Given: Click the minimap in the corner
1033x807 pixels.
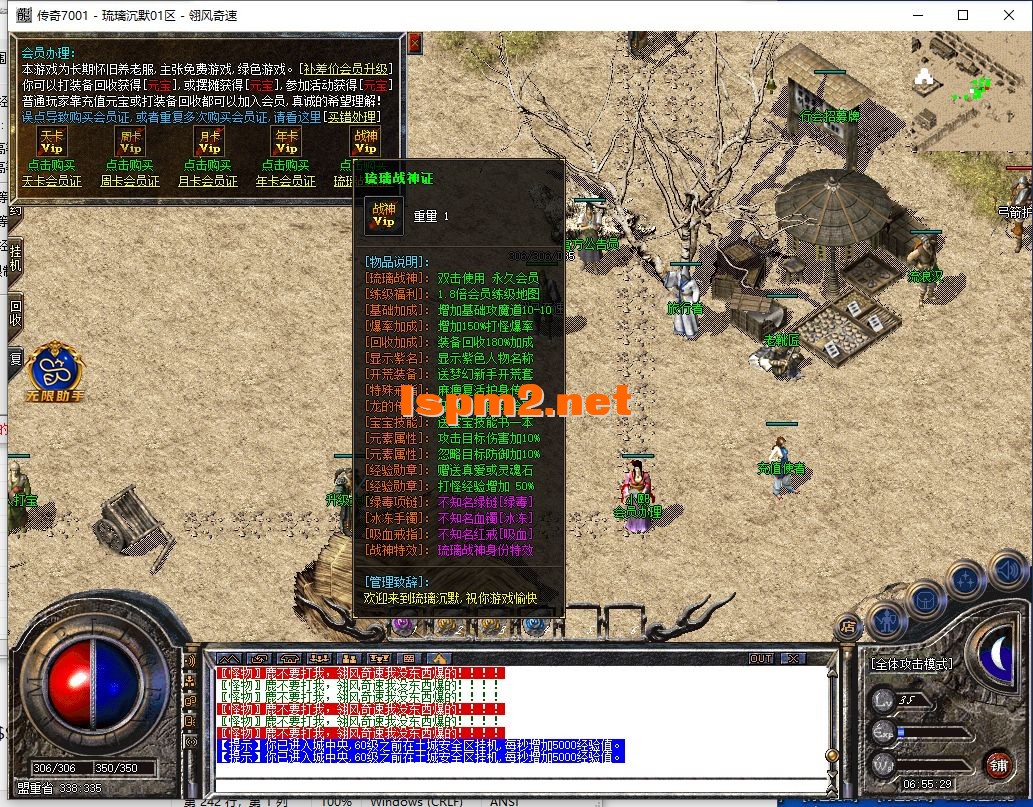Looking at the screenshot, I should pyautogui.click(x=971, y=90).
